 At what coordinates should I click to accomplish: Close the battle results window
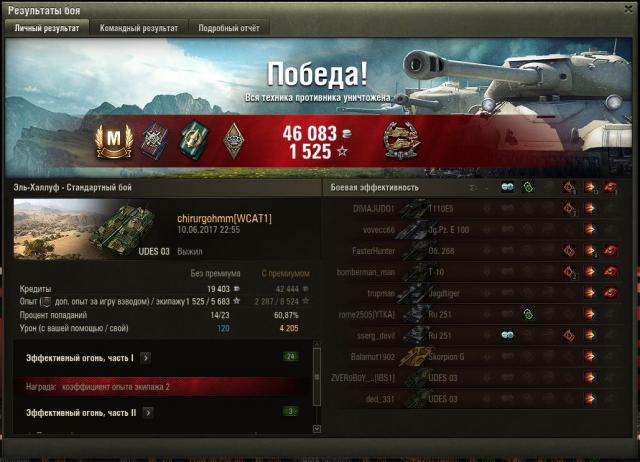(629, 10)
